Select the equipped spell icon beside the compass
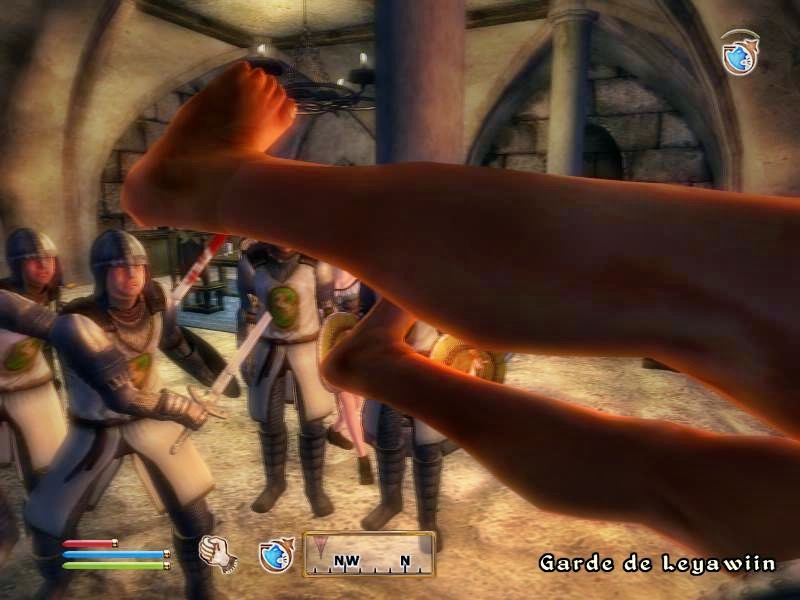 pyautogui.click(x=275, y=554)
